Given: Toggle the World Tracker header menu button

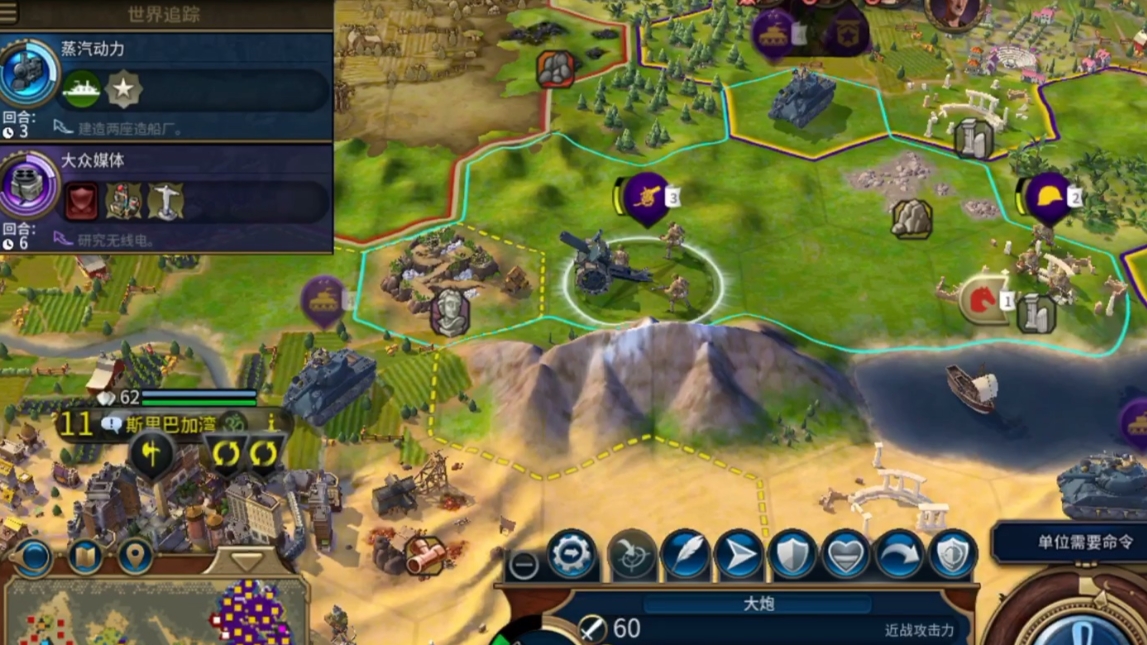Looking at the screenshot, I should pyautogui.click(x=9, y=13).
